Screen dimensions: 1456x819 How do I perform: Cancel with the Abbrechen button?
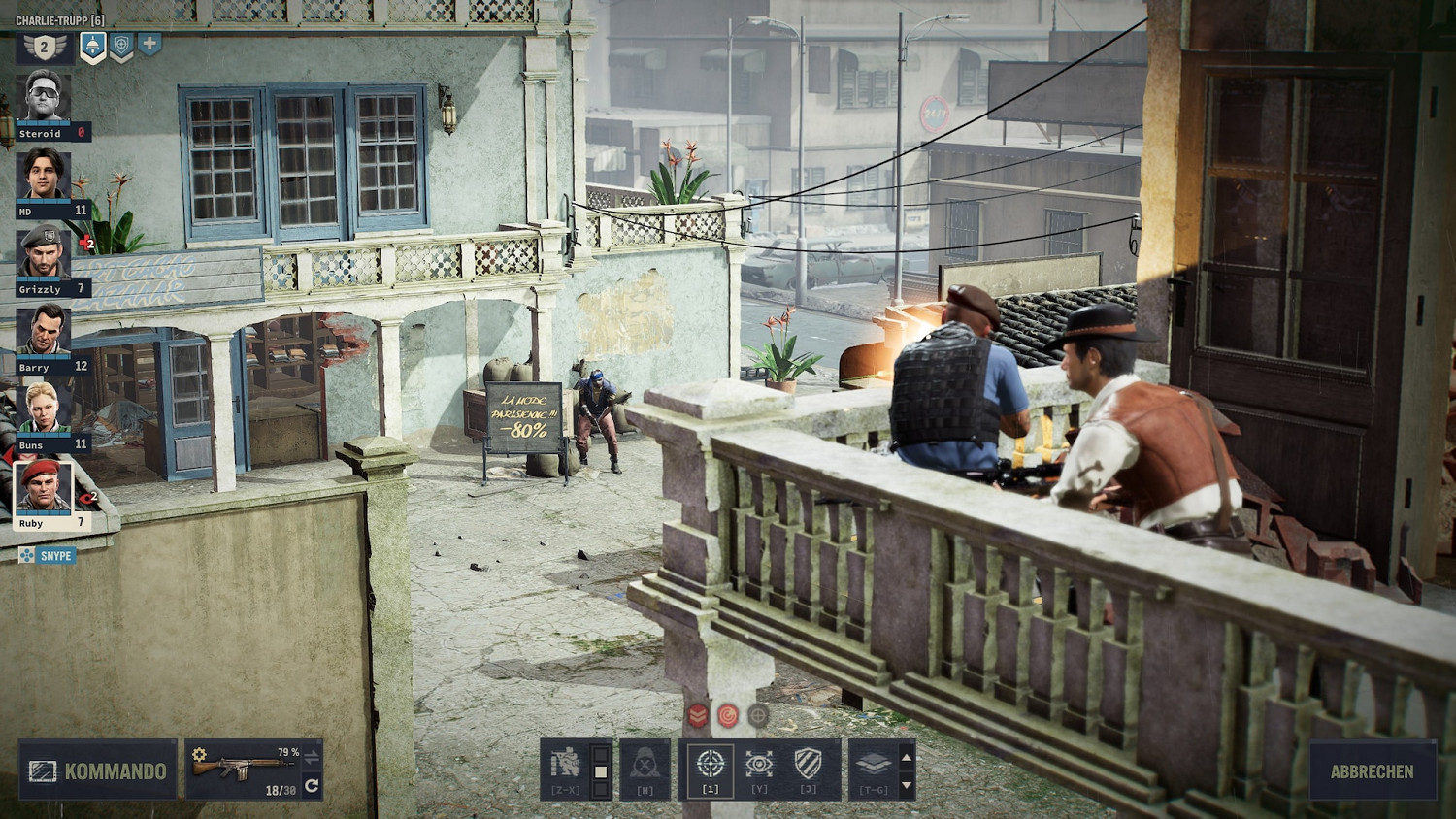point(1372,771)
